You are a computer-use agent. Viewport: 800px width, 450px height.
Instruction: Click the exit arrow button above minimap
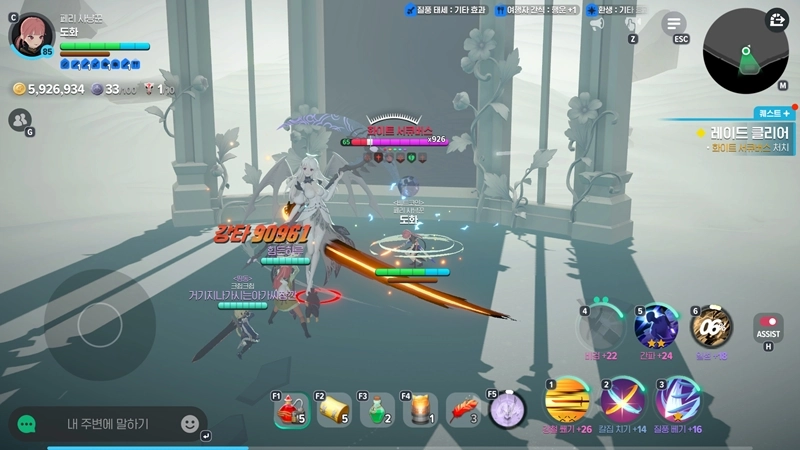[777, 20]
